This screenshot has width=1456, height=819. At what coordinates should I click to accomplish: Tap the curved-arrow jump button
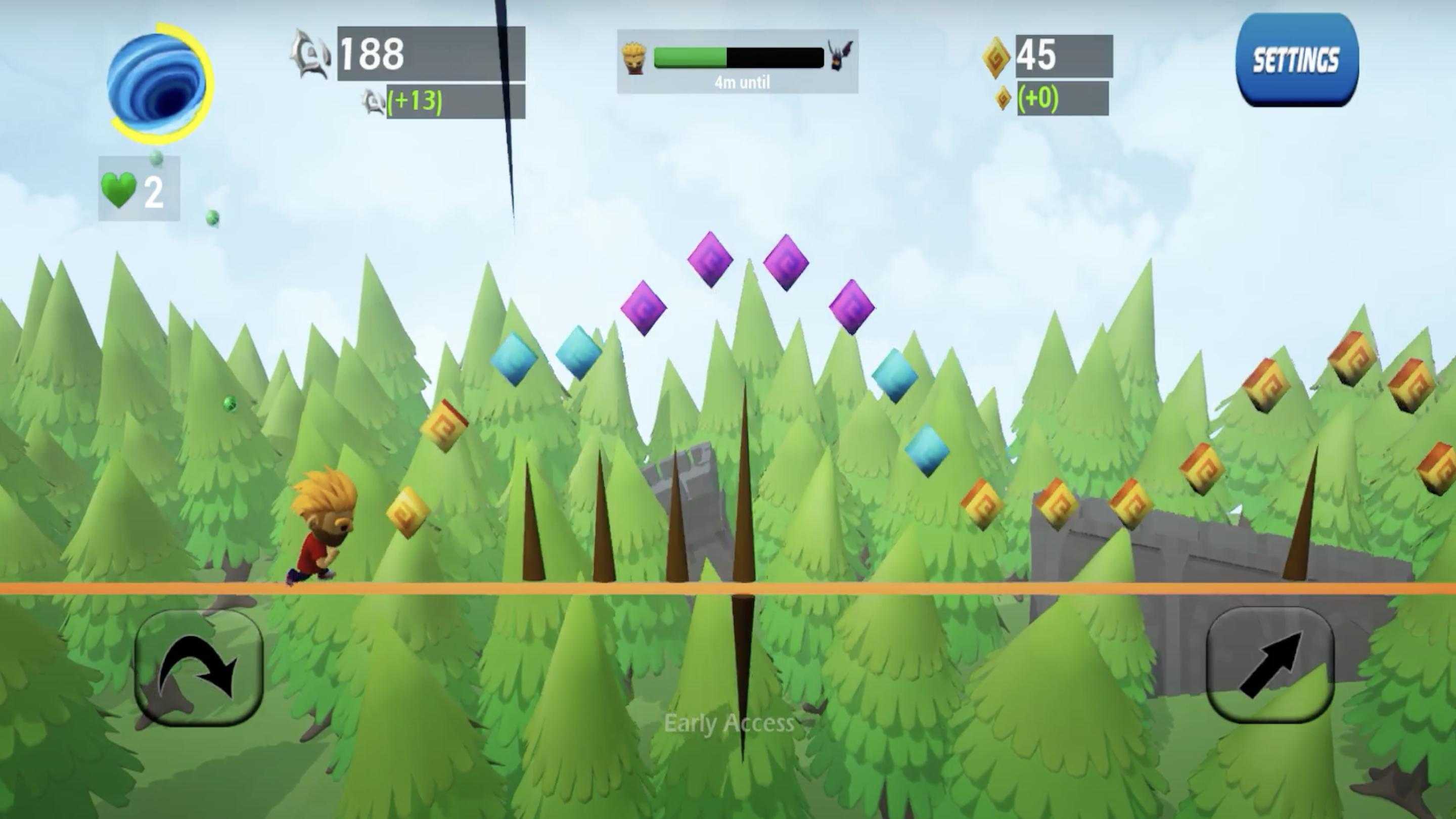199,667
